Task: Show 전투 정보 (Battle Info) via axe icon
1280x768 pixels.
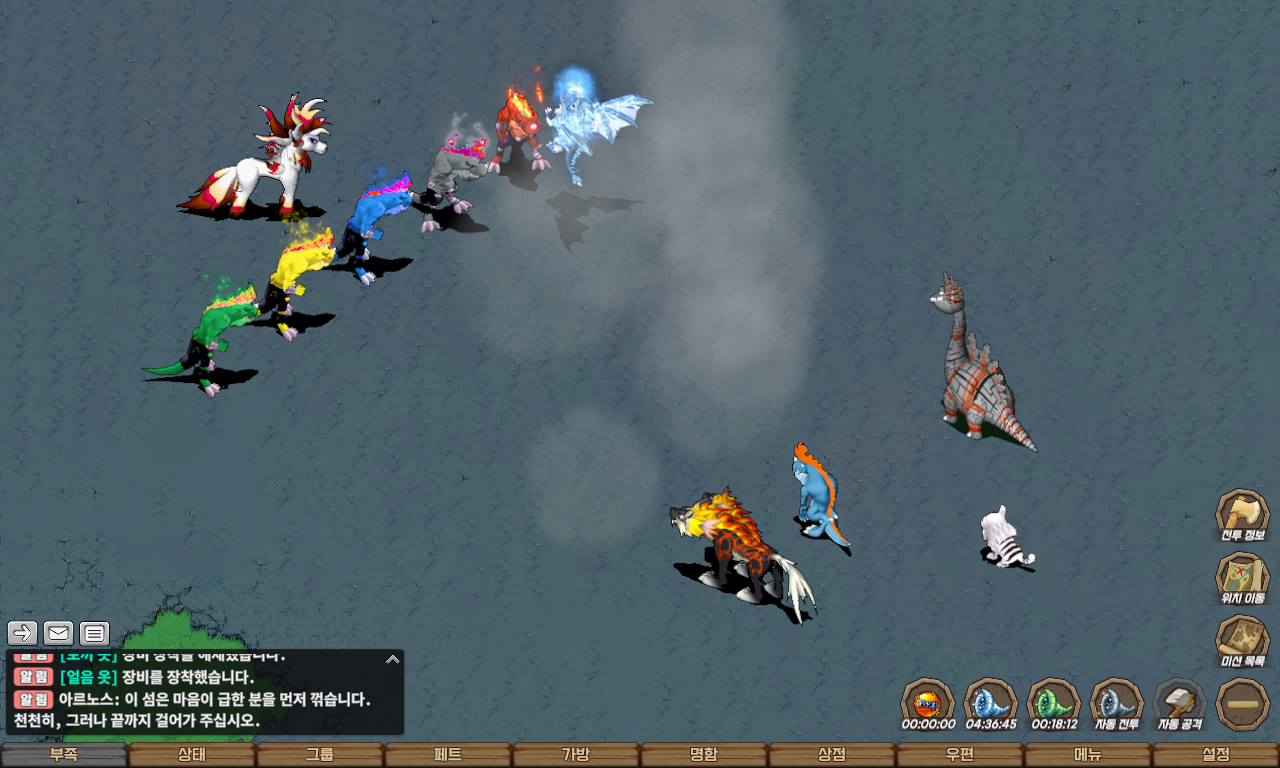Action: tap(1242, 514)
